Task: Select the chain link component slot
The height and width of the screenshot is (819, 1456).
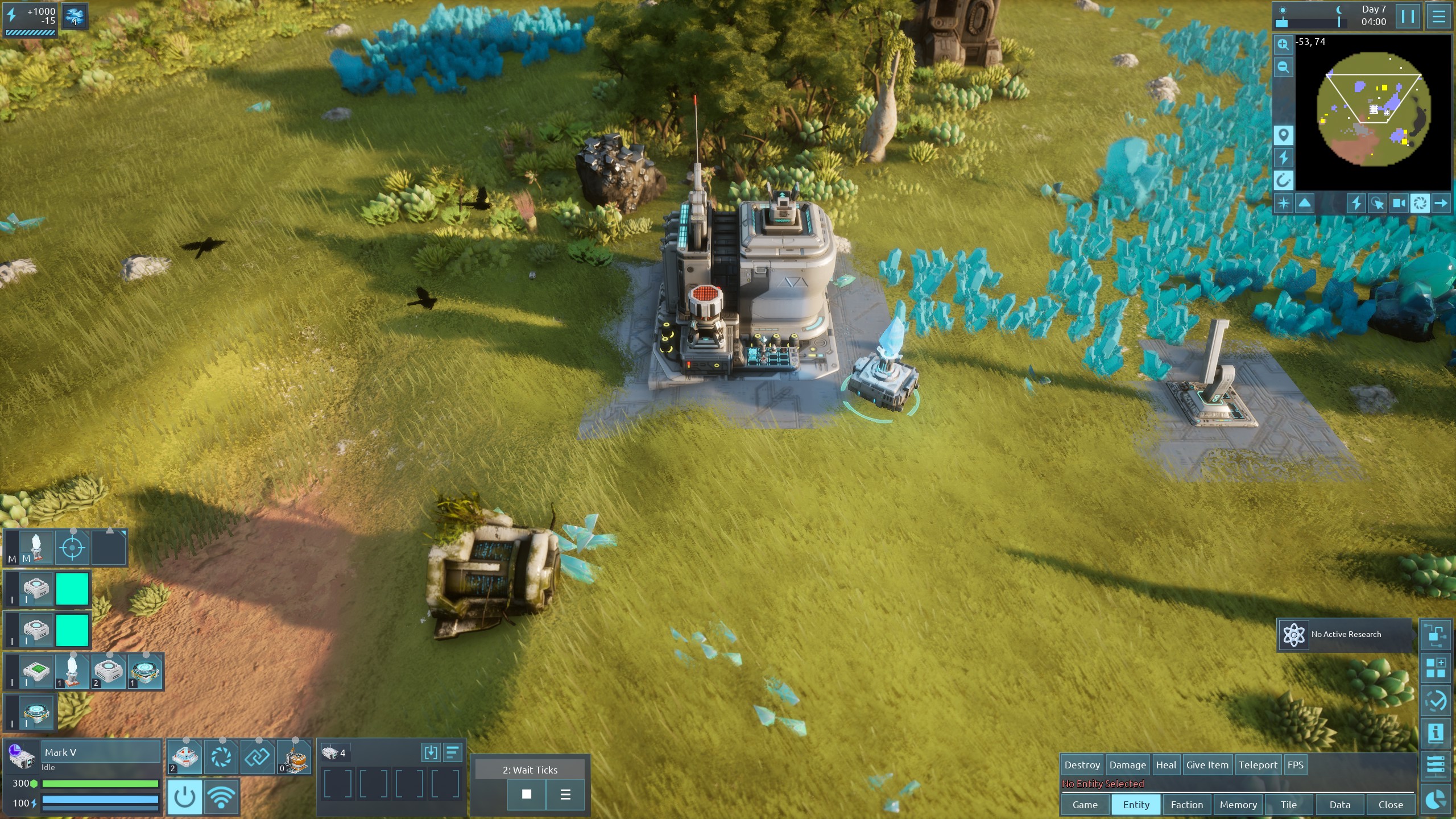Action: [257, 757]
